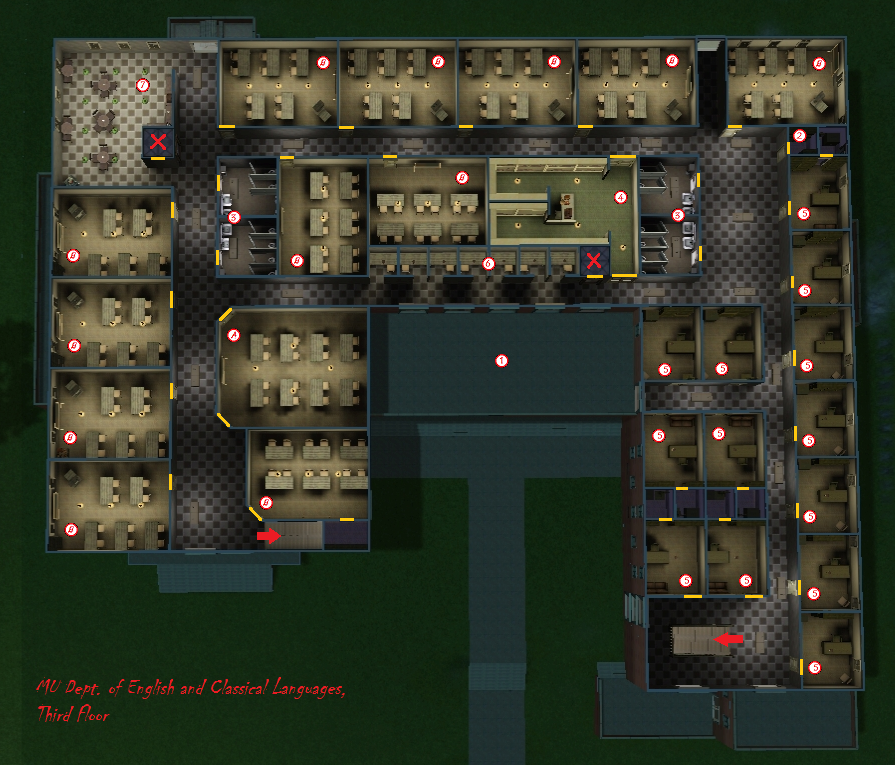Viewport: 895px width, 765px height.
Task: Select map marker 4 in the green room
Action: (x=620, y=197)
